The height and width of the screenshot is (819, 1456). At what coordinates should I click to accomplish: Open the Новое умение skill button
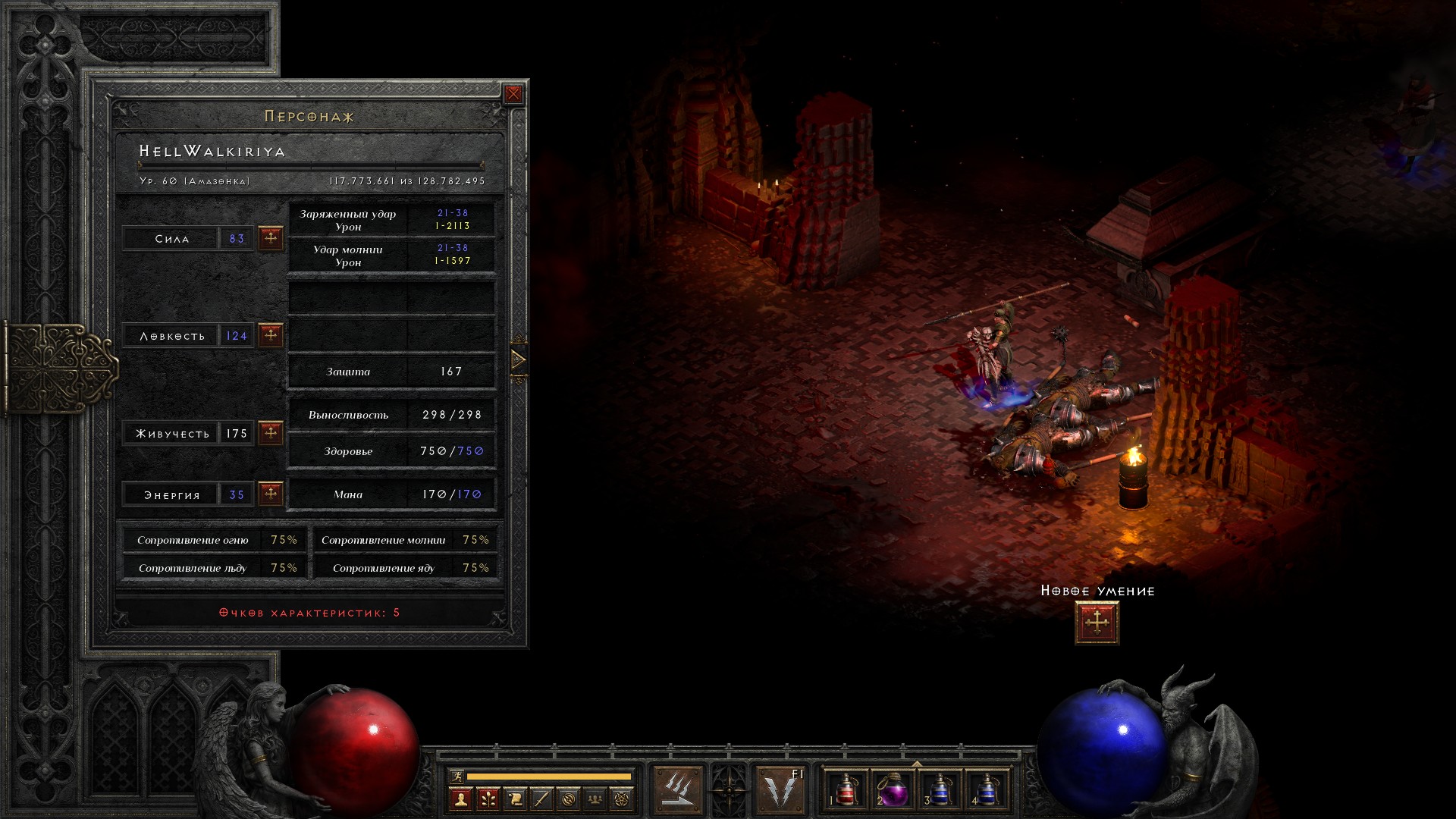point(1097,623)
